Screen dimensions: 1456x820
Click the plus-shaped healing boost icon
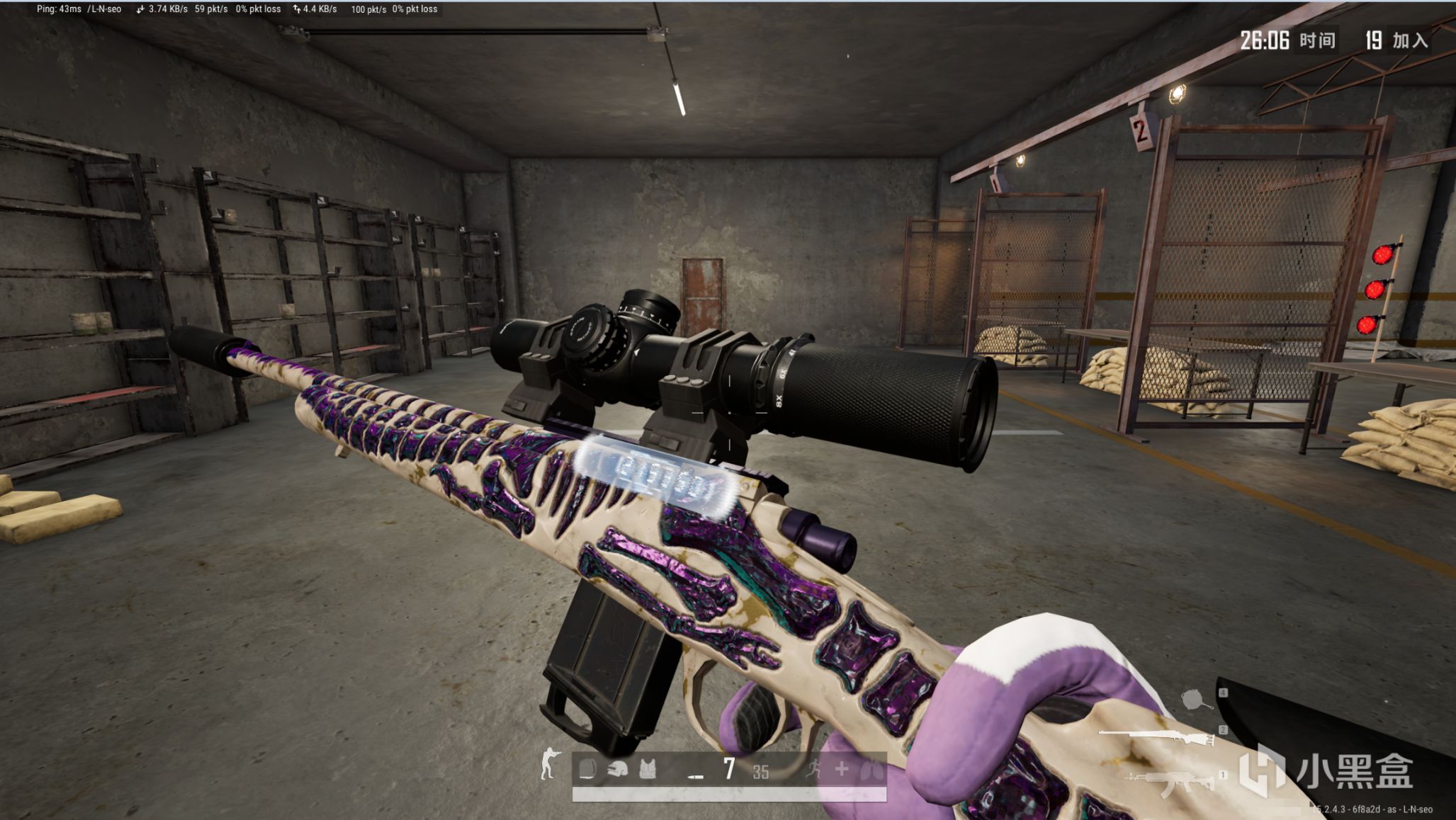pos(842,769)
